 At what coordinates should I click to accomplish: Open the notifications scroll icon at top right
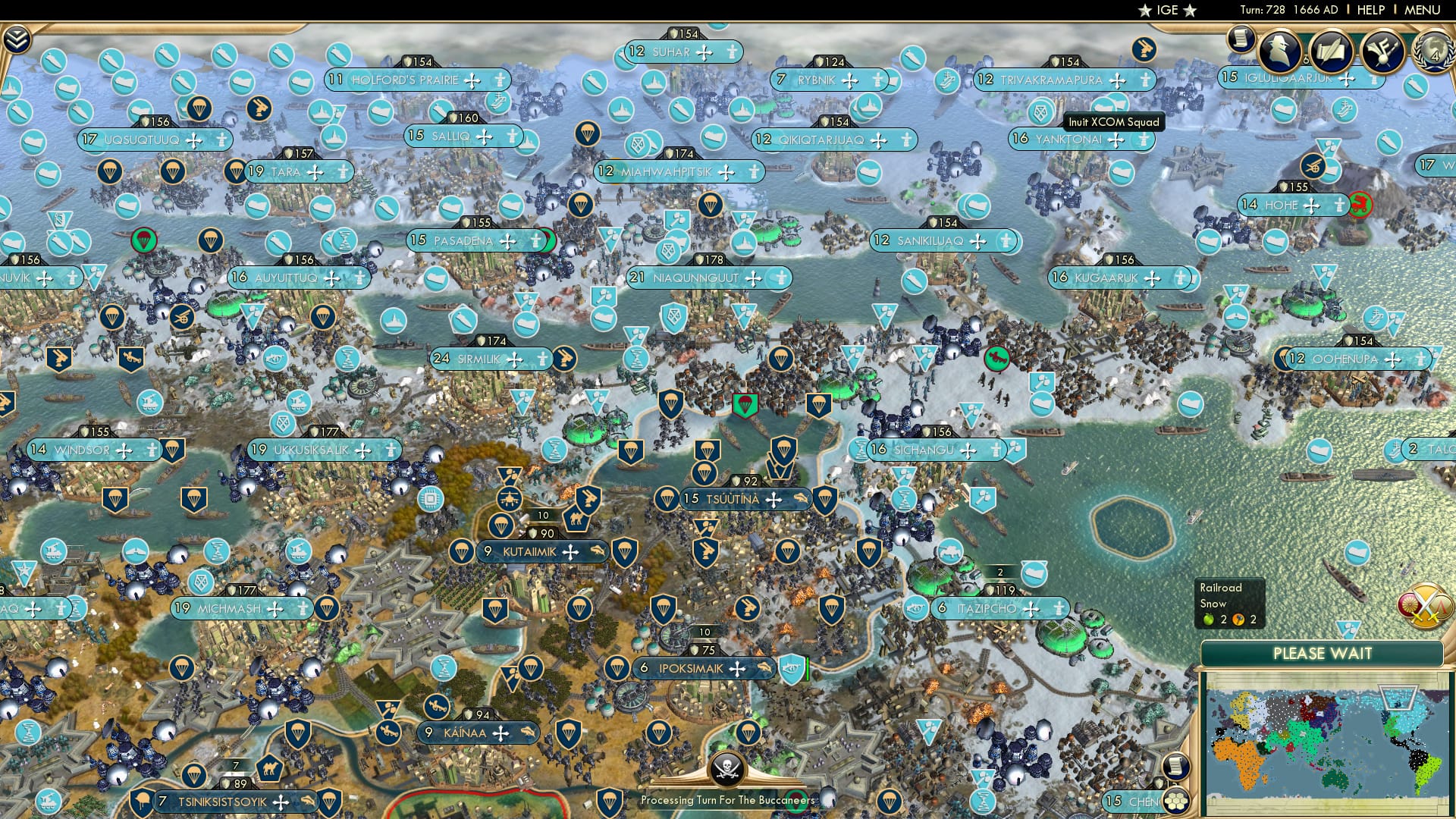(1241, 44)
